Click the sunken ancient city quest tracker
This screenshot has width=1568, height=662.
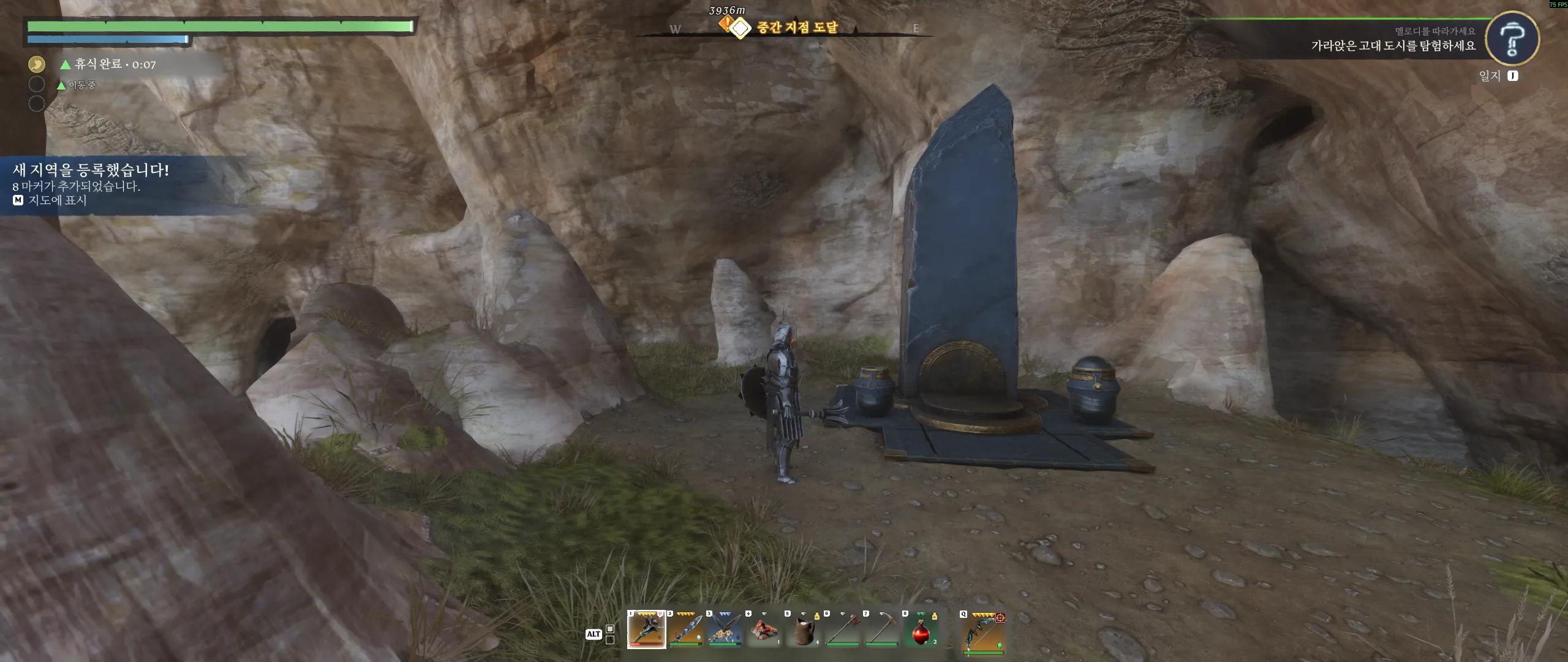click(x=1393, y=45)
